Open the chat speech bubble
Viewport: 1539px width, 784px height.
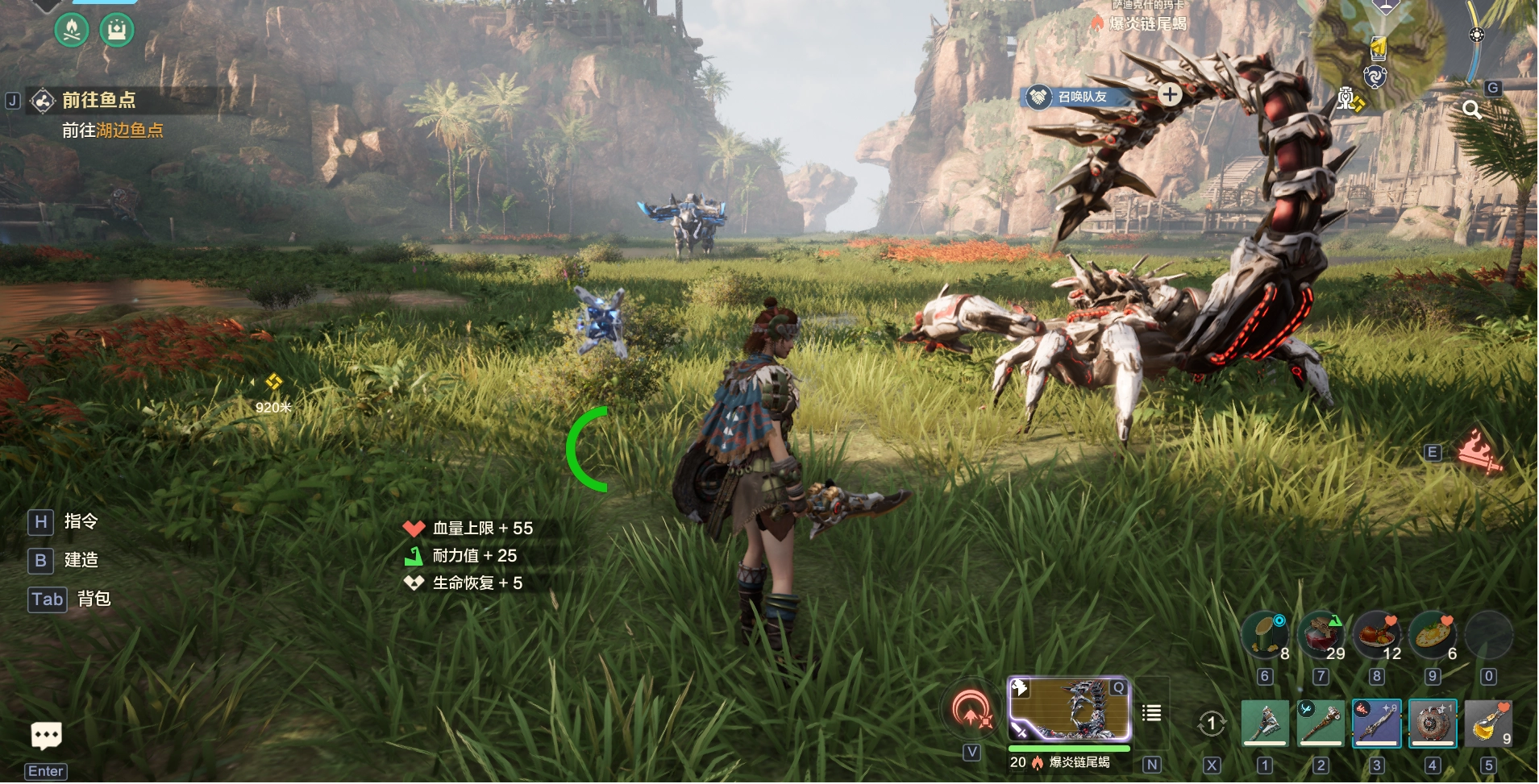46,735
